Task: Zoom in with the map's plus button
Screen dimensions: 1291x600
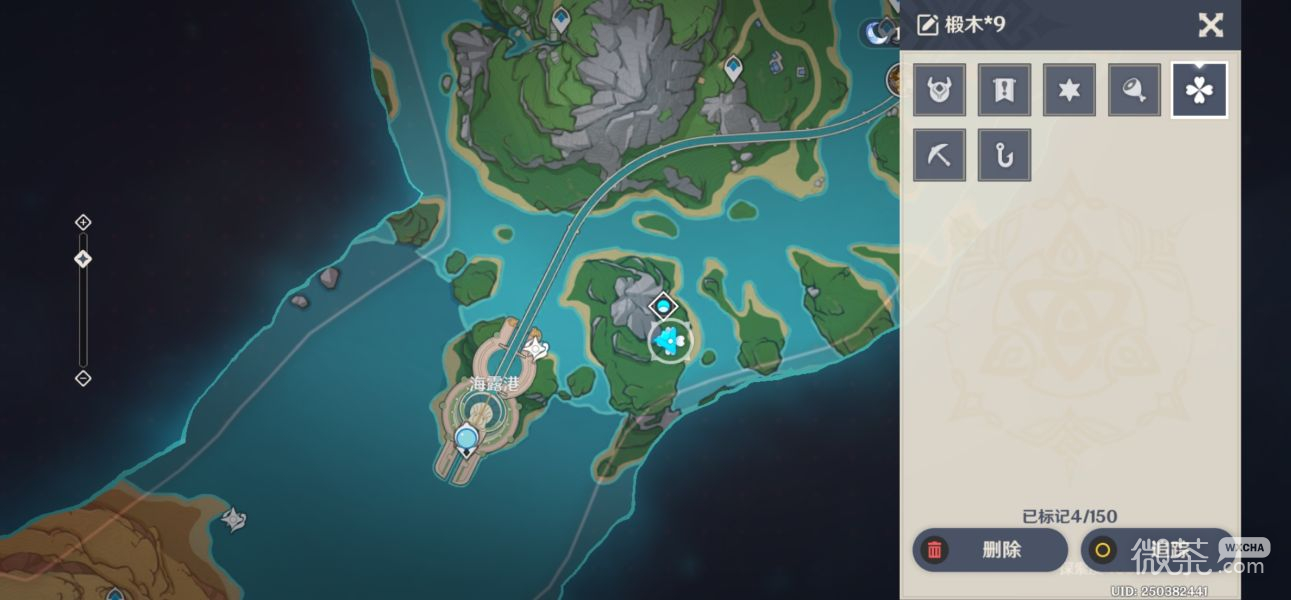Action: pyautogui.click(x=83, y=222)
